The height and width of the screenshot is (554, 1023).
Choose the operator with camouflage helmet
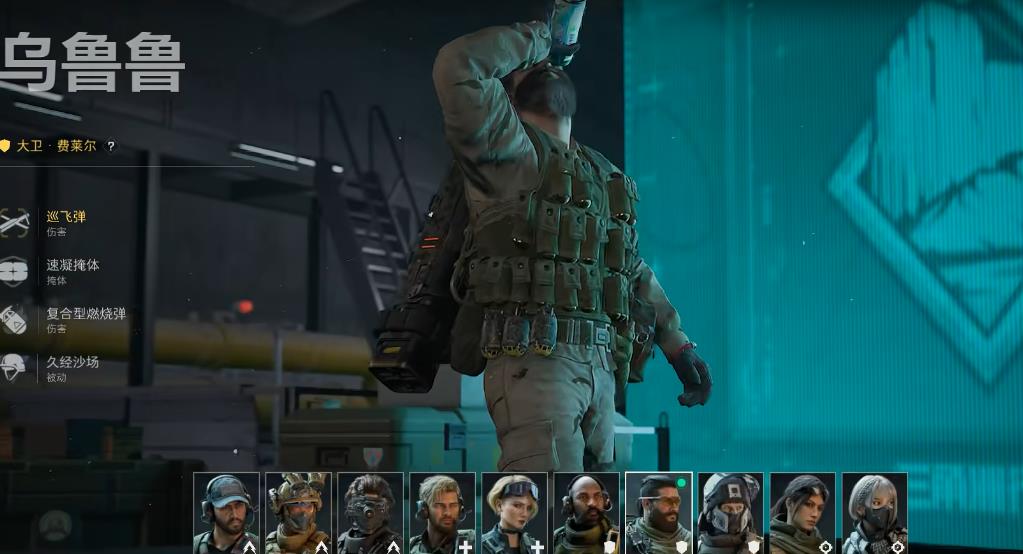click(299, 512)
